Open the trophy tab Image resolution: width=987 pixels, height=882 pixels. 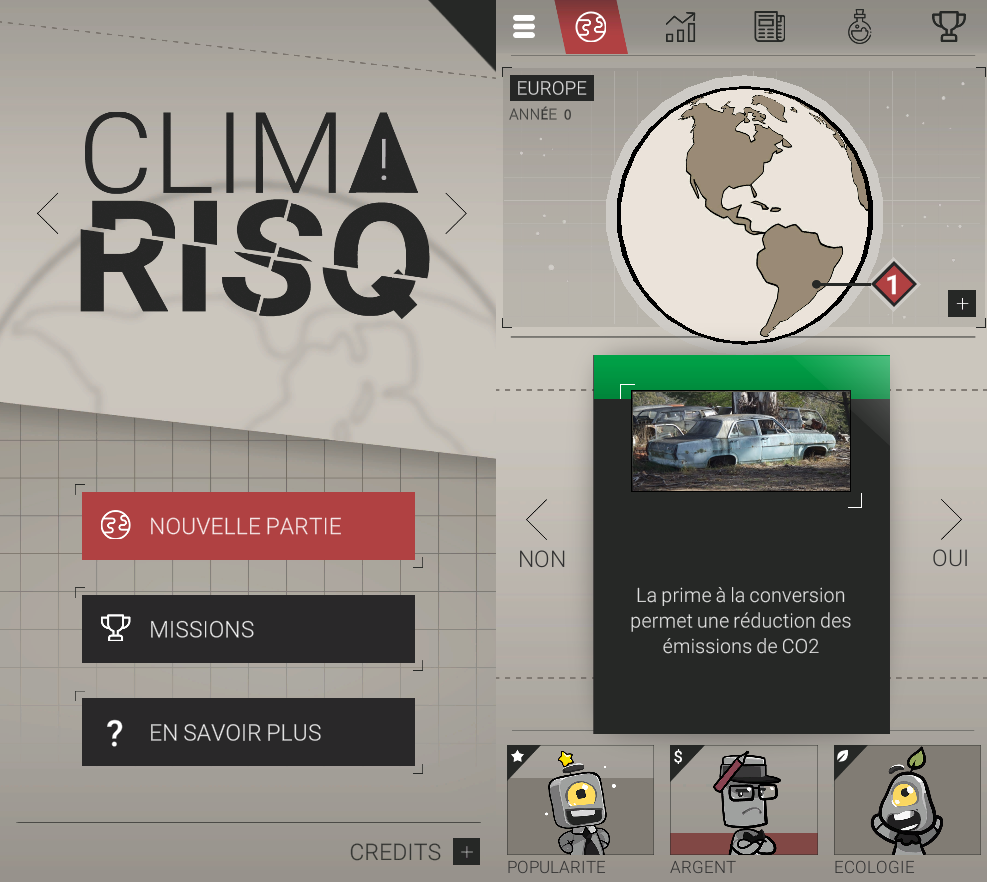[x=948, y=27]
